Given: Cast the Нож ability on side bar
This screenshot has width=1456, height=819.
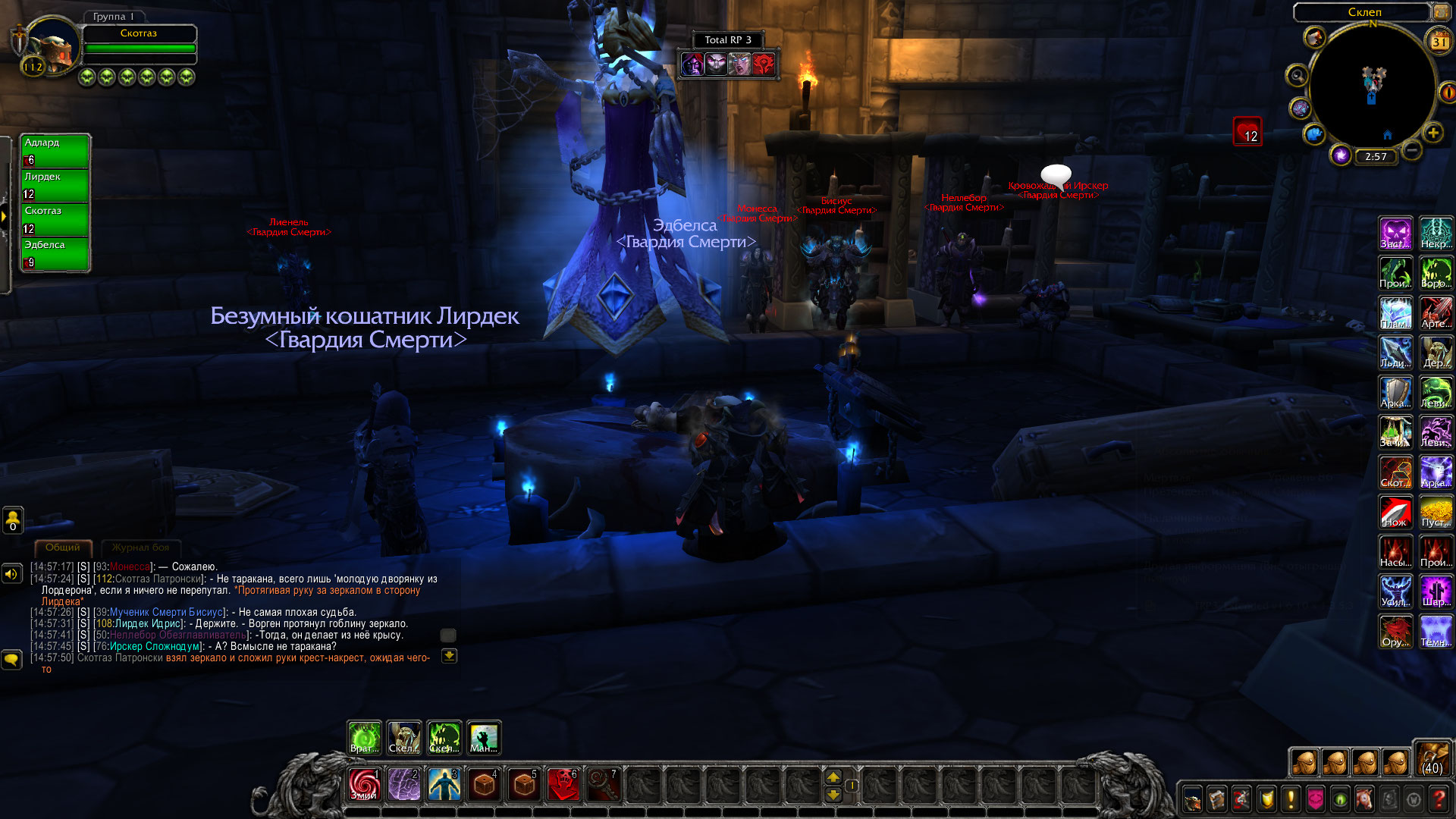Looking at the screenshot, I should pyautogui.click(x=1395, y=512).
